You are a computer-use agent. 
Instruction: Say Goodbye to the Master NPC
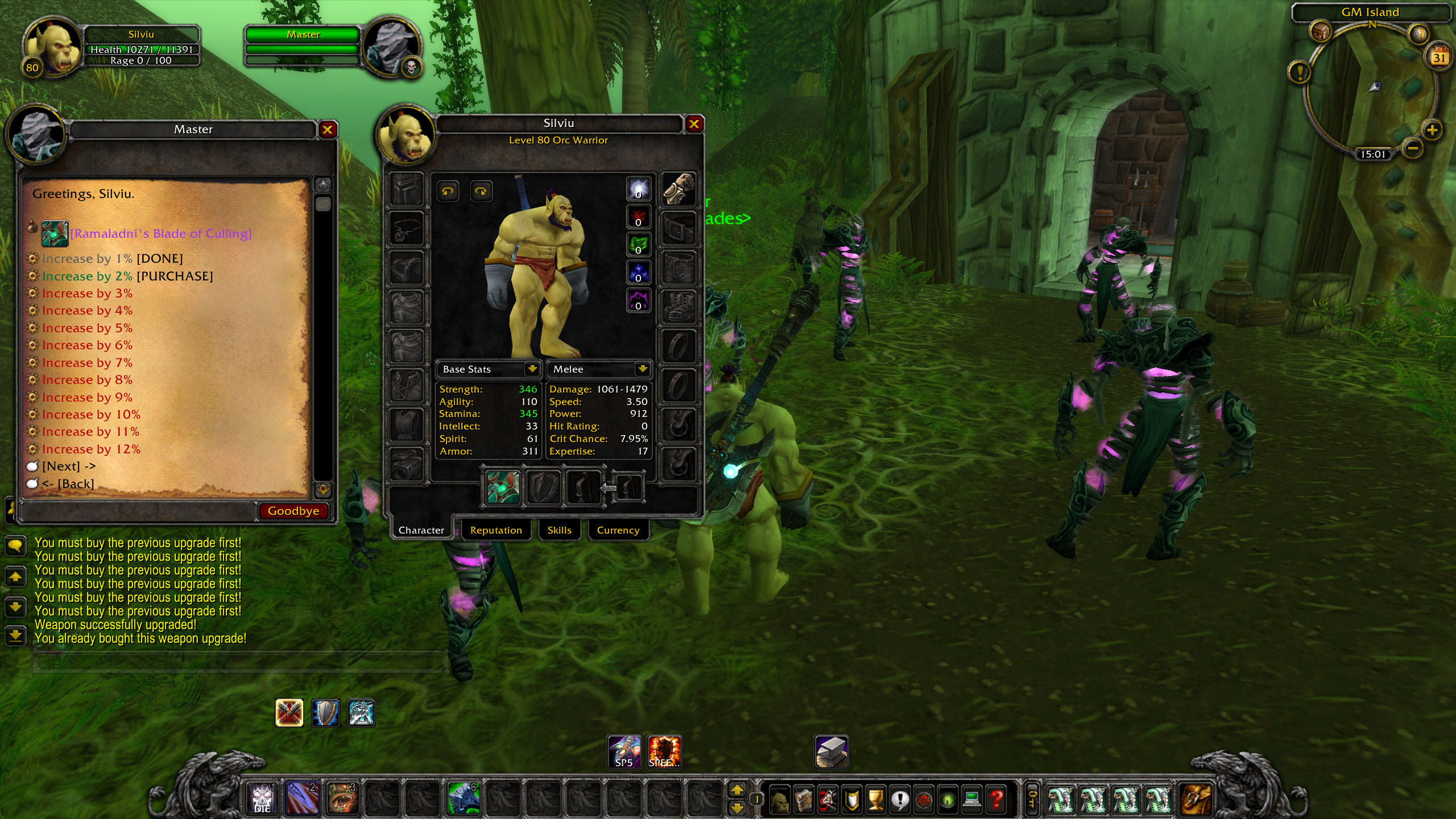coord(293,511)
